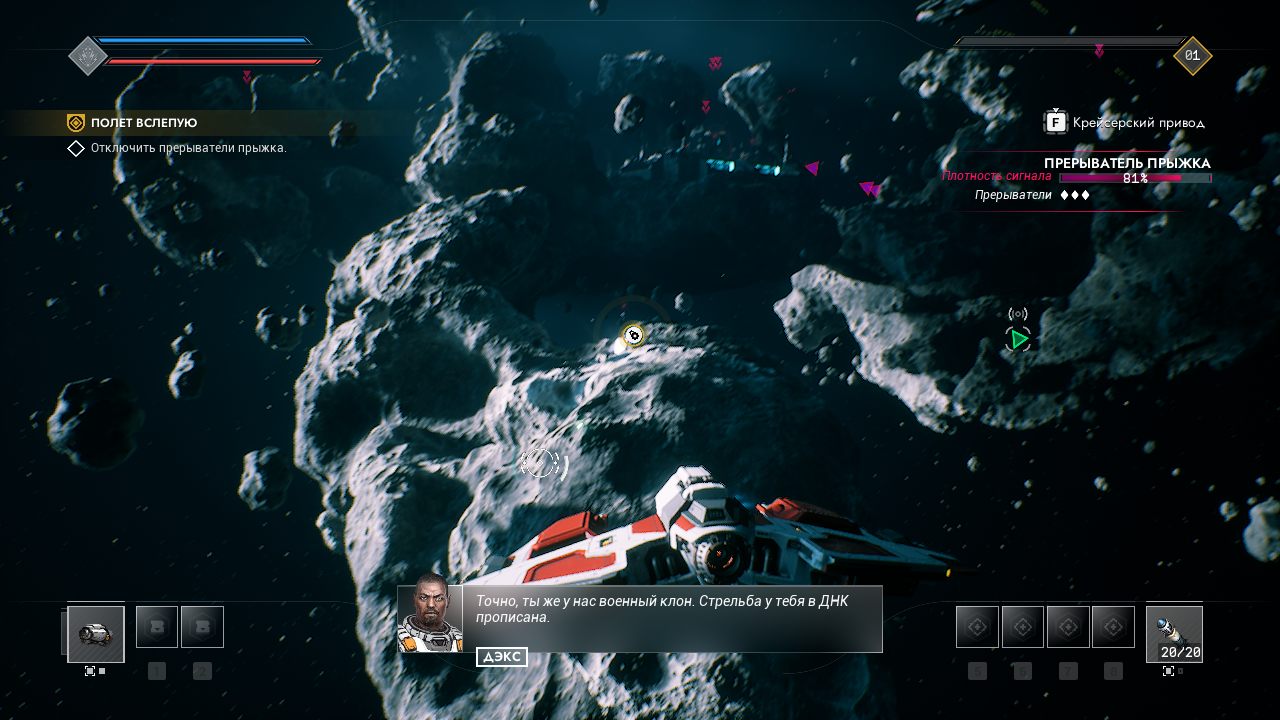Image resolution: width=1280 pixels, height=720 pixels.
Task: Click the empty device slot above hotkey 5
Action: pyautogui.click(x=976, y=626)
